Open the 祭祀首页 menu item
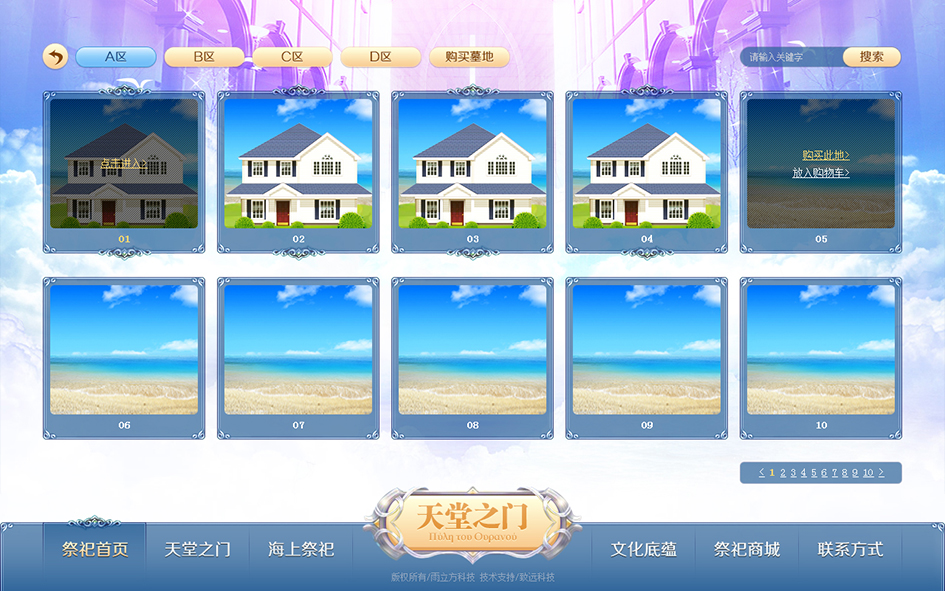Viewport: 945px width, 591px height. [x=95, y=549]
